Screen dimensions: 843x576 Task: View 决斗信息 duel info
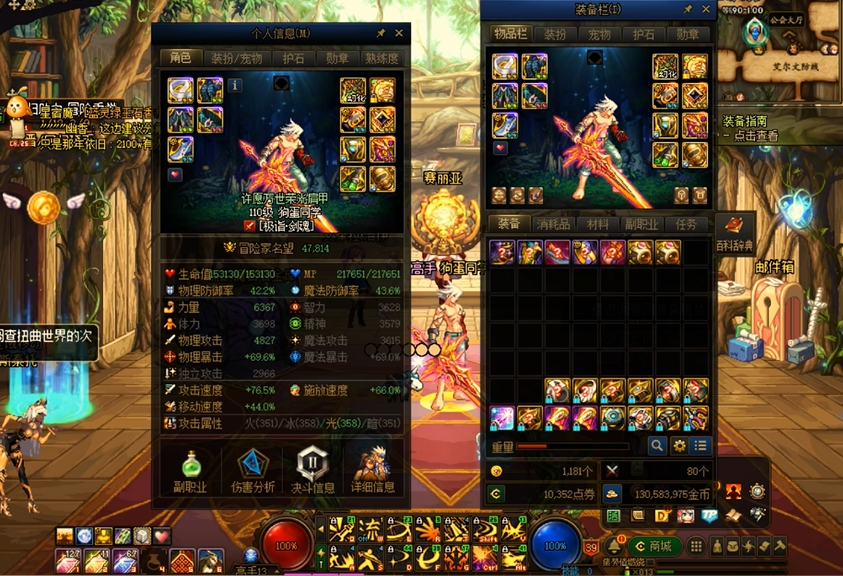click(313, 472)
